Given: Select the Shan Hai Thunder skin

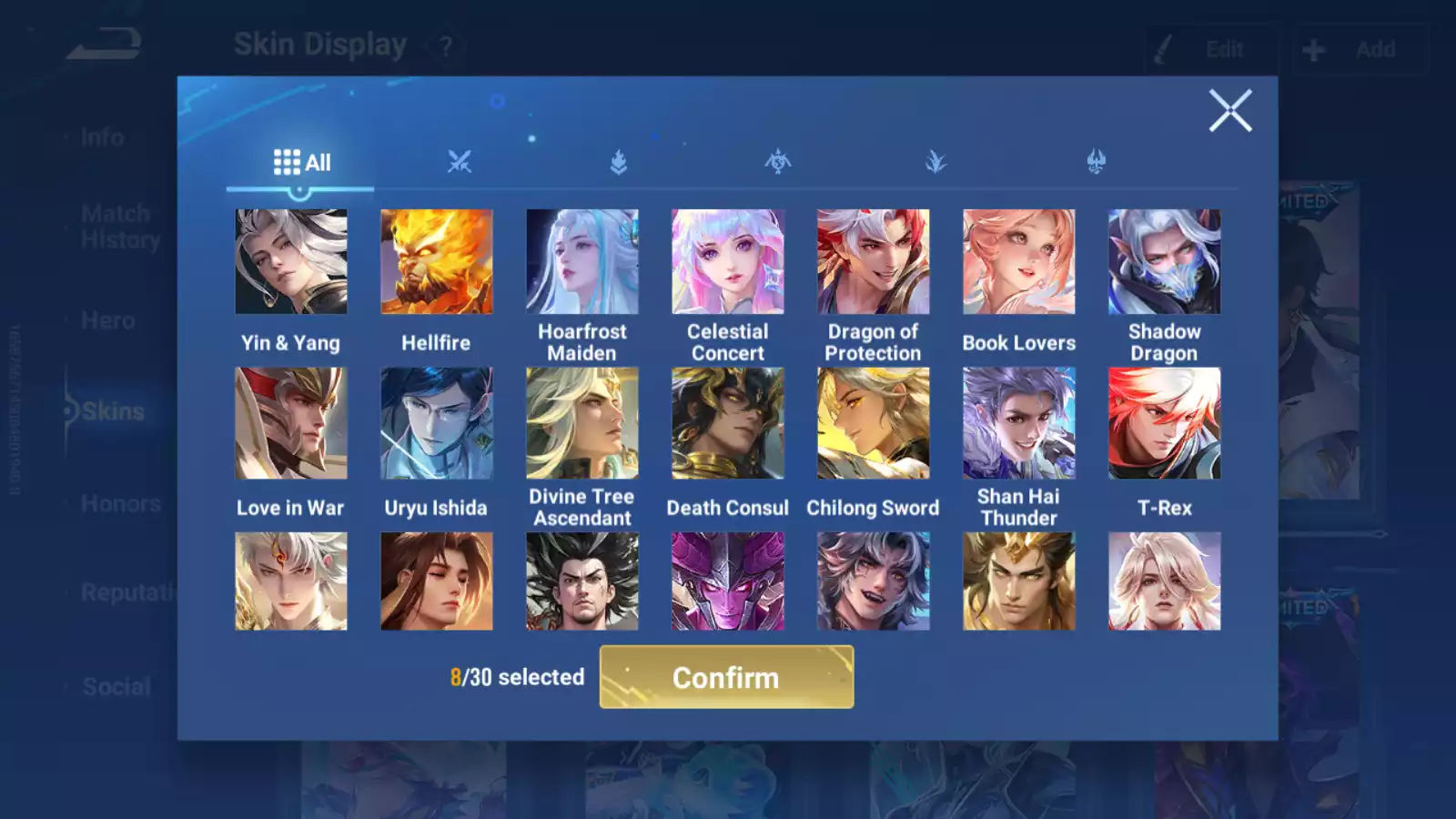Looking at the screenshot, I should point(1019,423).
